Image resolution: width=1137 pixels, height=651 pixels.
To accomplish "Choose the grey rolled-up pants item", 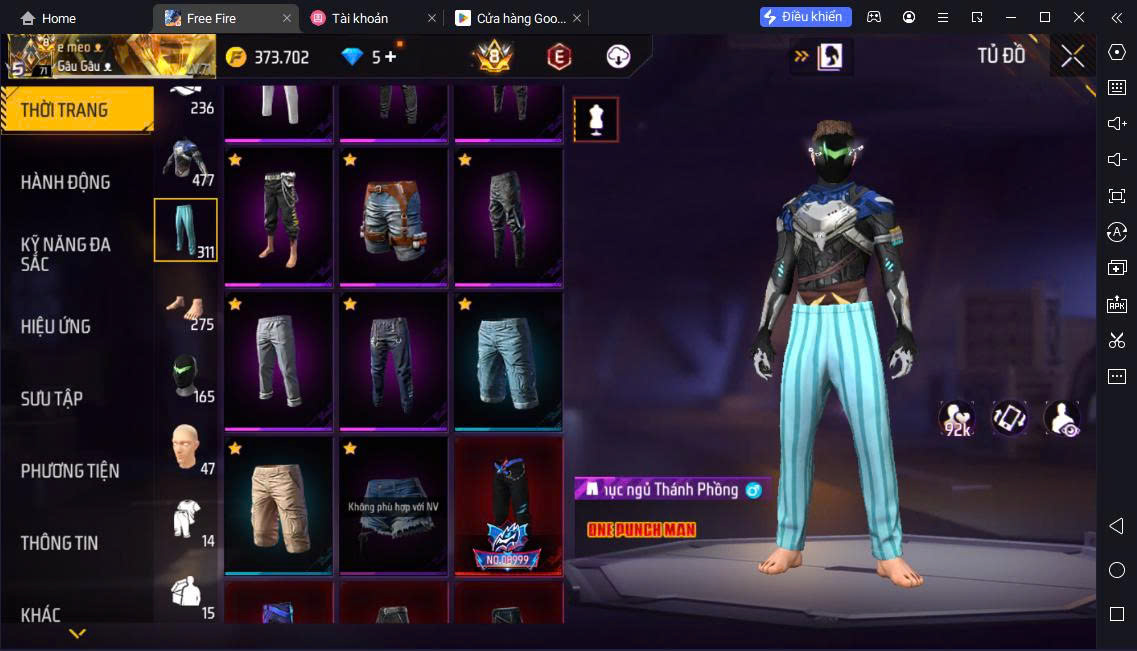I will coord(278,360).
